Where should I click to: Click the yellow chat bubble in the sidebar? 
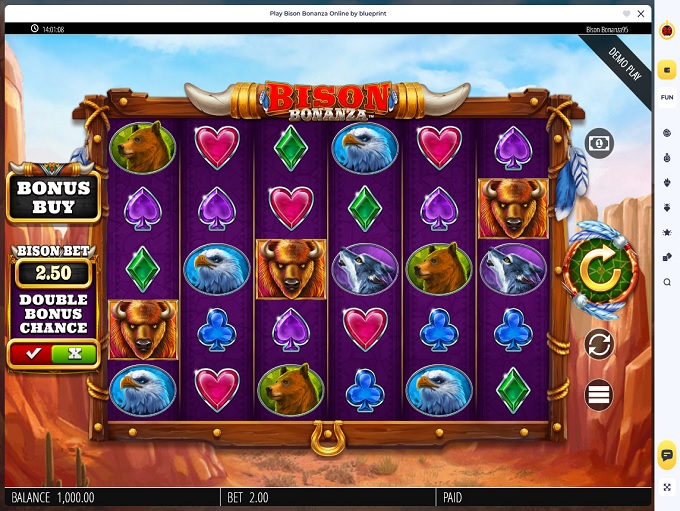click(x=667, y=455)
